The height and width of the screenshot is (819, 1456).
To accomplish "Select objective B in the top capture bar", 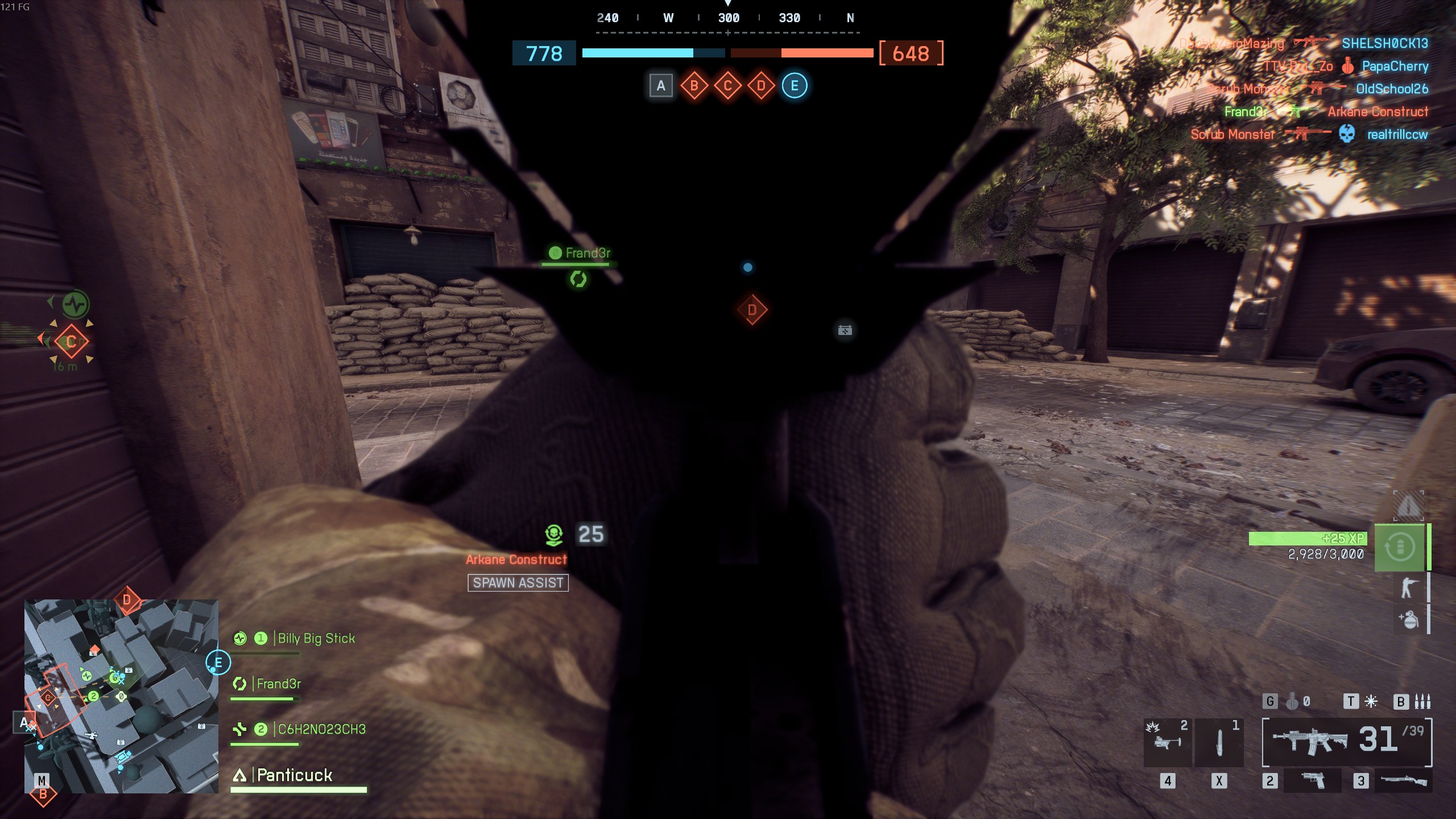I will [694, 86].
